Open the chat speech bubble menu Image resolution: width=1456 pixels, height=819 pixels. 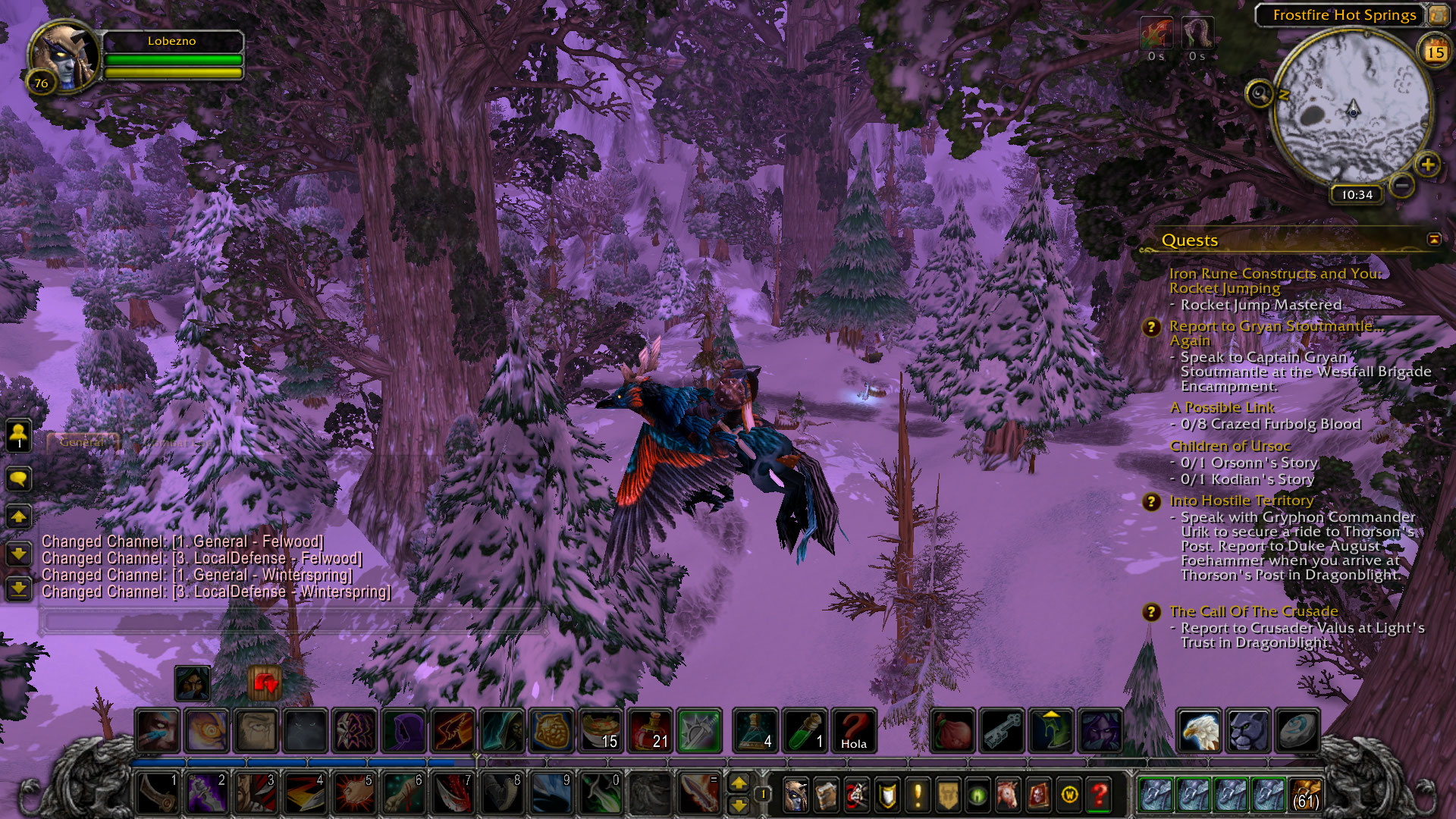(19, 479)
